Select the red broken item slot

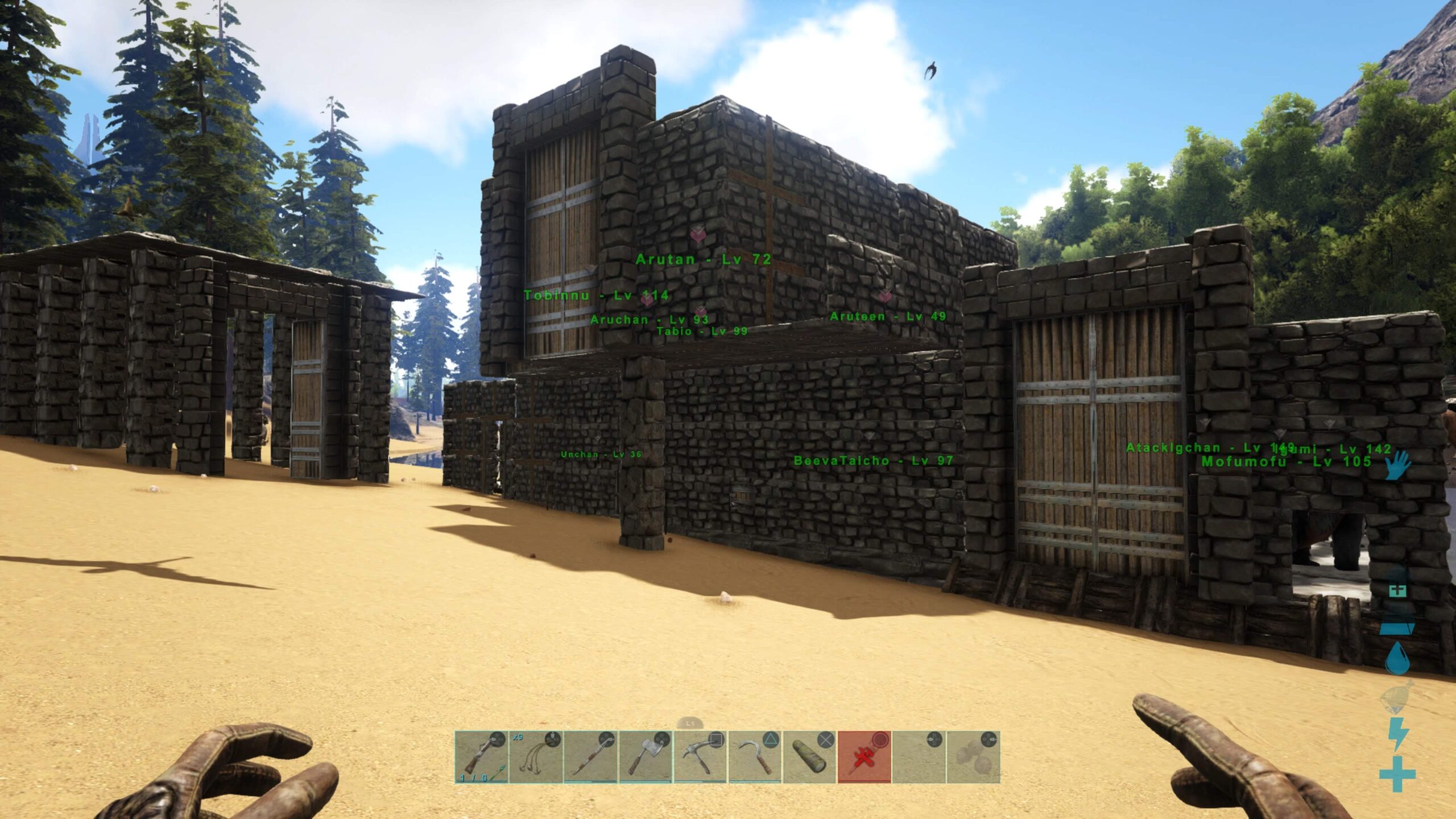(x=863, y=757)
